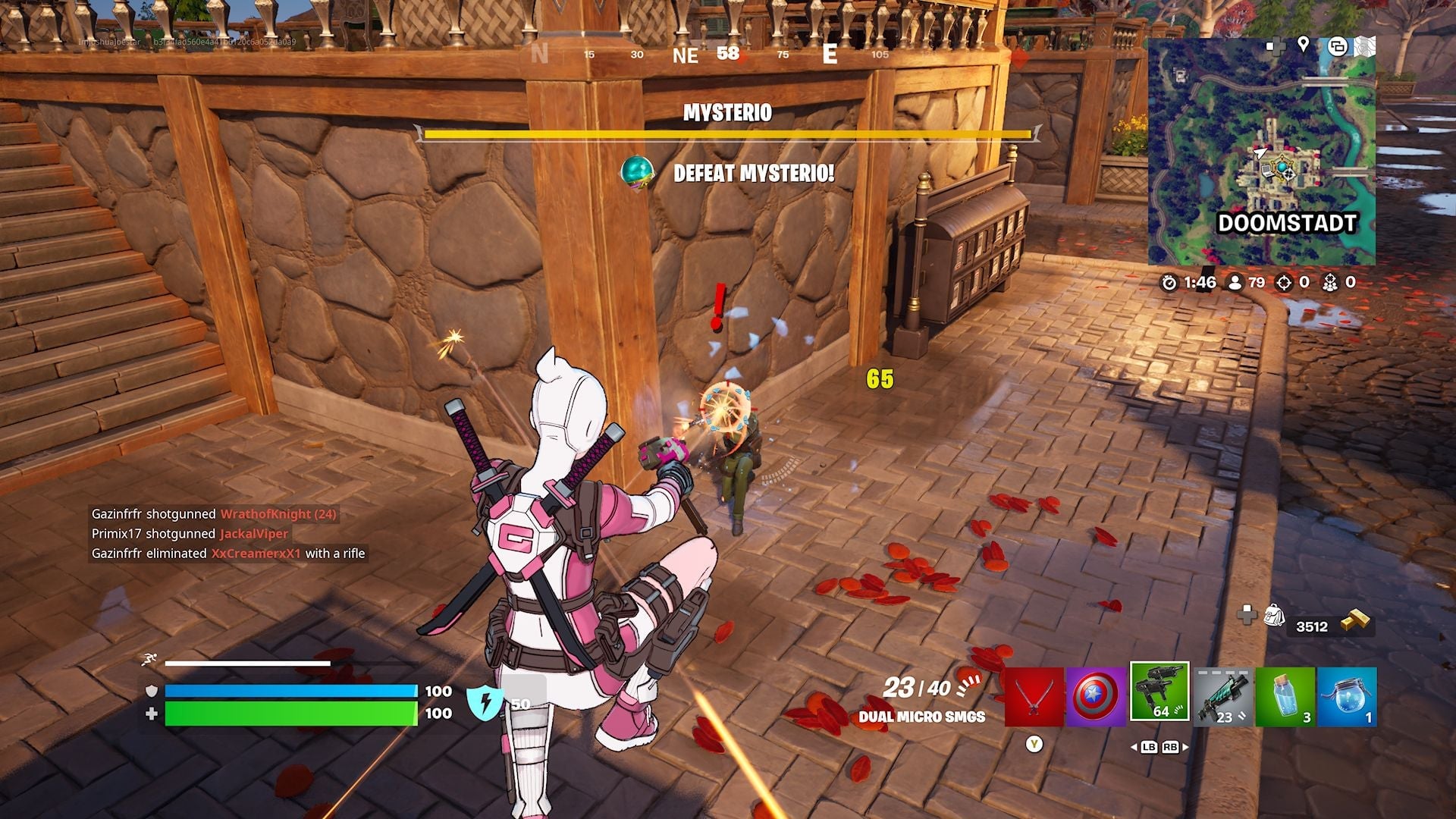The width and height of the screenshot is (1456, 819).
Task: Click the match timer icon below the minimap
Action: tap(1169, 283)
